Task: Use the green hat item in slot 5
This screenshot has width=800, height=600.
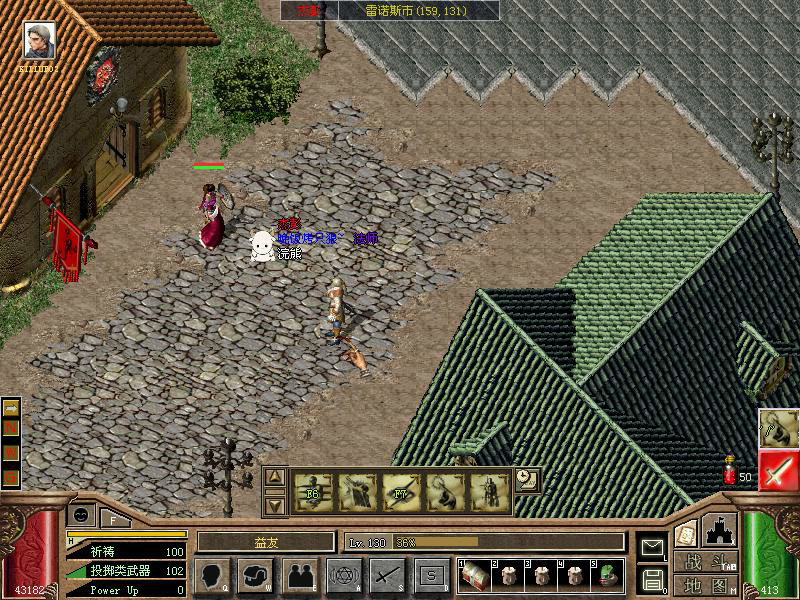Action: 607,575
